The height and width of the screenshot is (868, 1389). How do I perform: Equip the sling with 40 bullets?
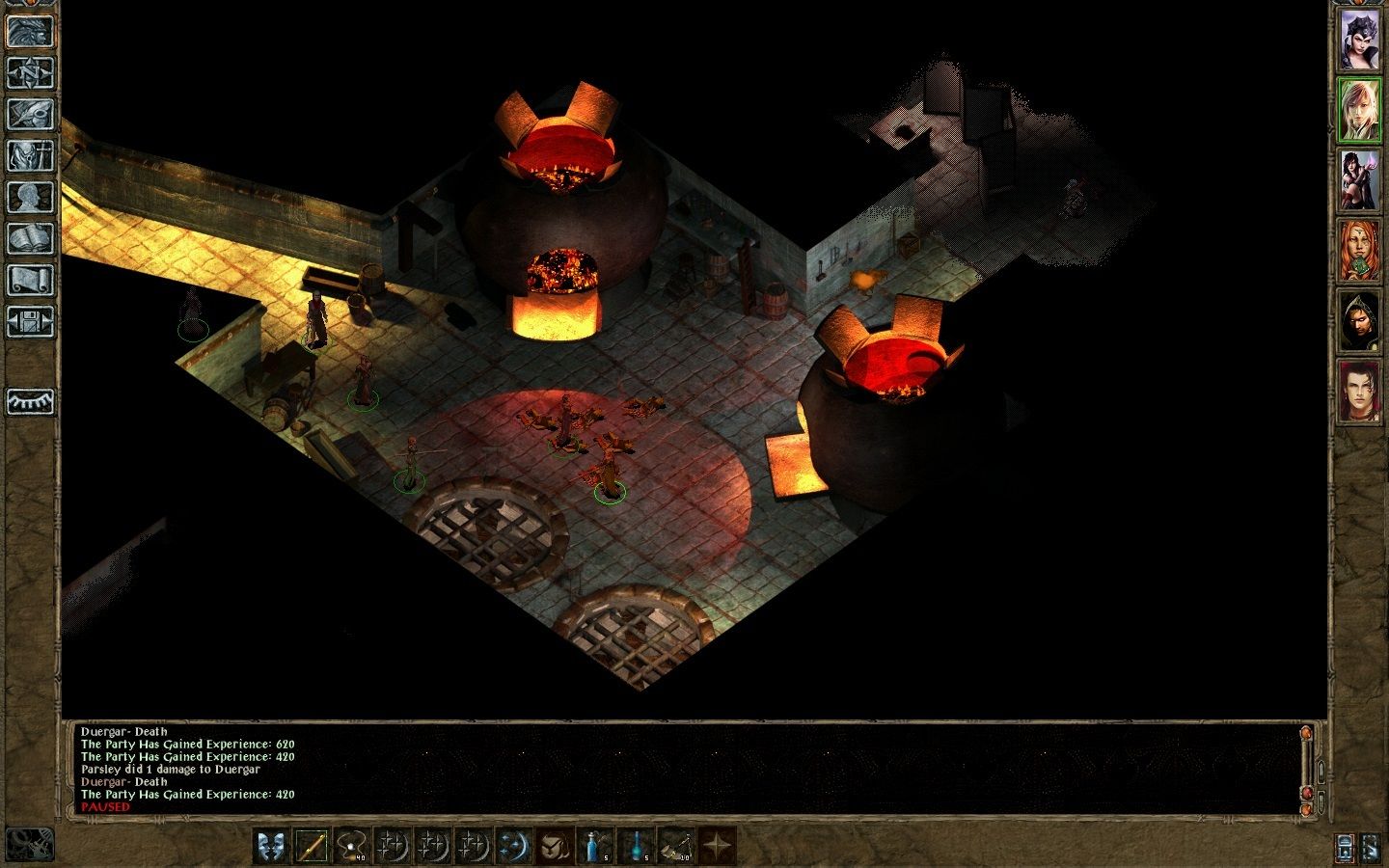[352, 846]
